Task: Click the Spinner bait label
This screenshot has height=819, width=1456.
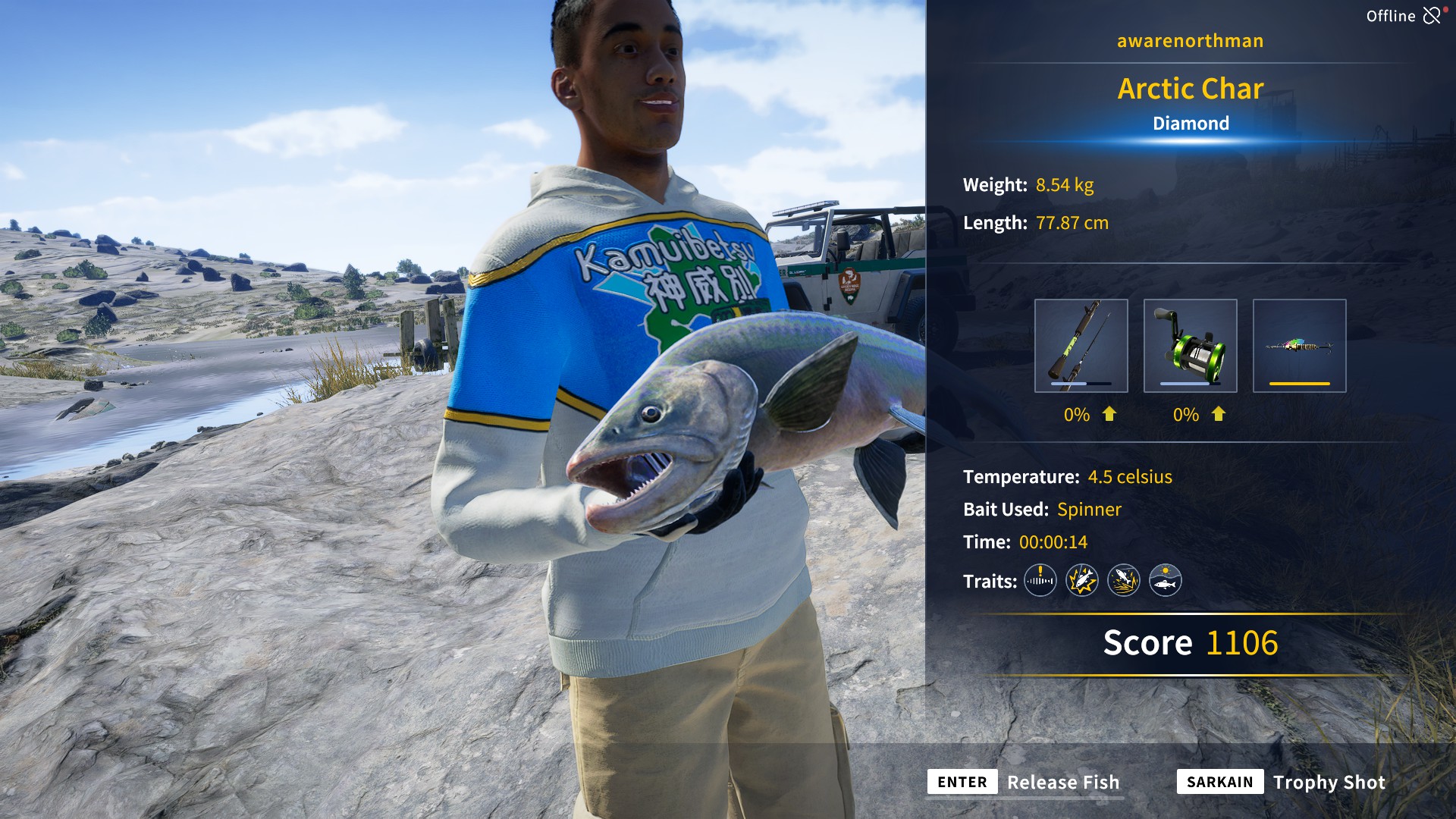Action: 1090,510
